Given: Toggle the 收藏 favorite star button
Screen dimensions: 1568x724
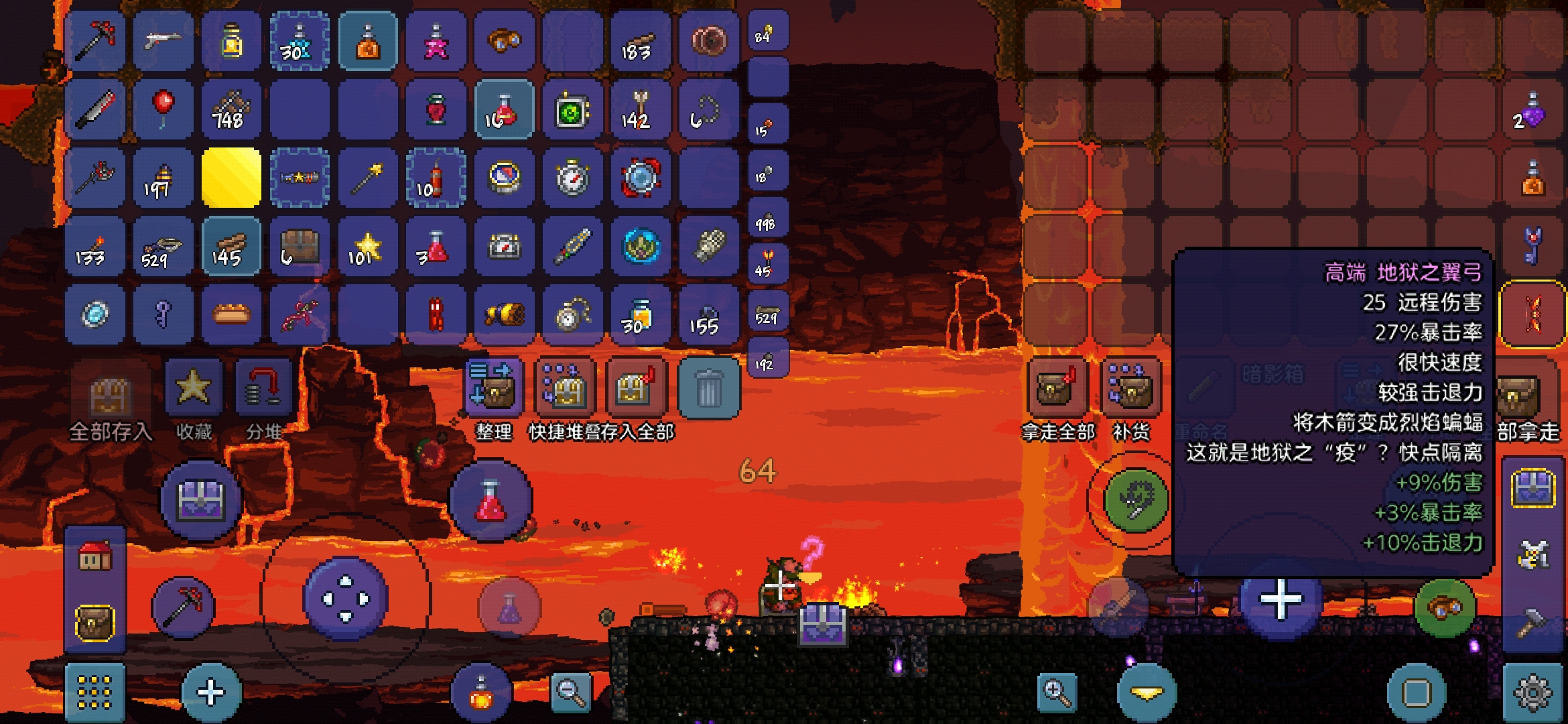Looking at the screenshot, I should [194, 388].
